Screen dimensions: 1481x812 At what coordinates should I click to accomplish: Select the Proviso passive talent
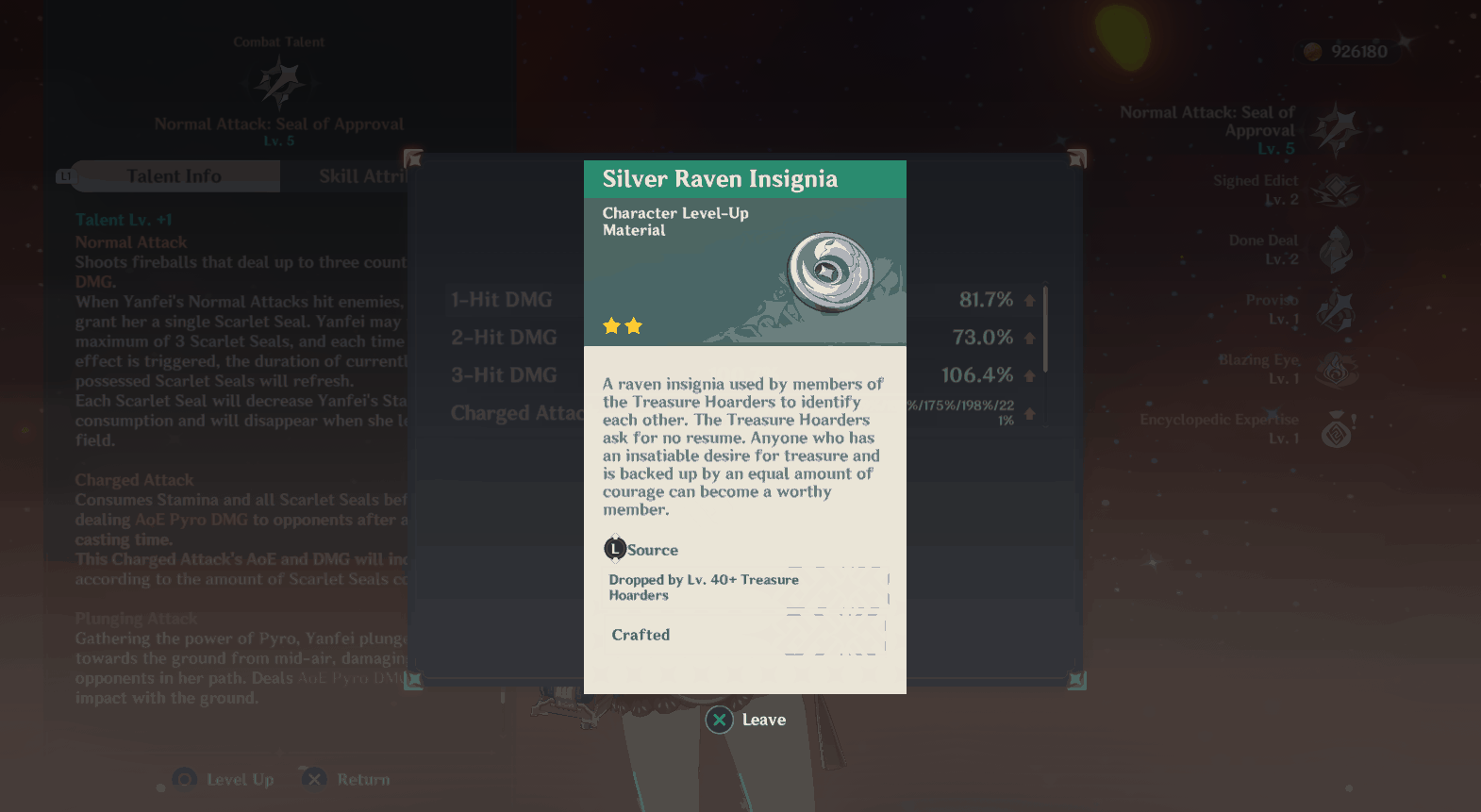[x=1335, y=310]
